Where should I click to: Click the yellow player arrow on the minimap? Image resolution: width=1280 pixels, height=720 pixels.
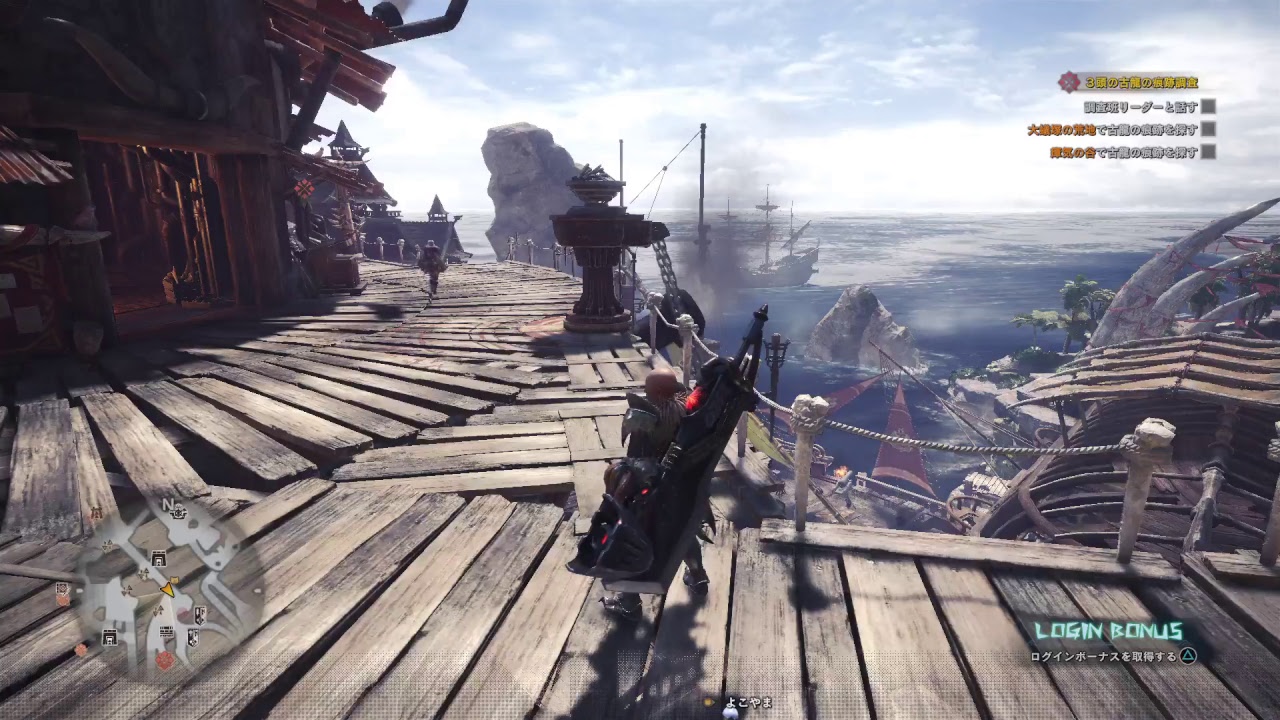click(x=168, y=589)
